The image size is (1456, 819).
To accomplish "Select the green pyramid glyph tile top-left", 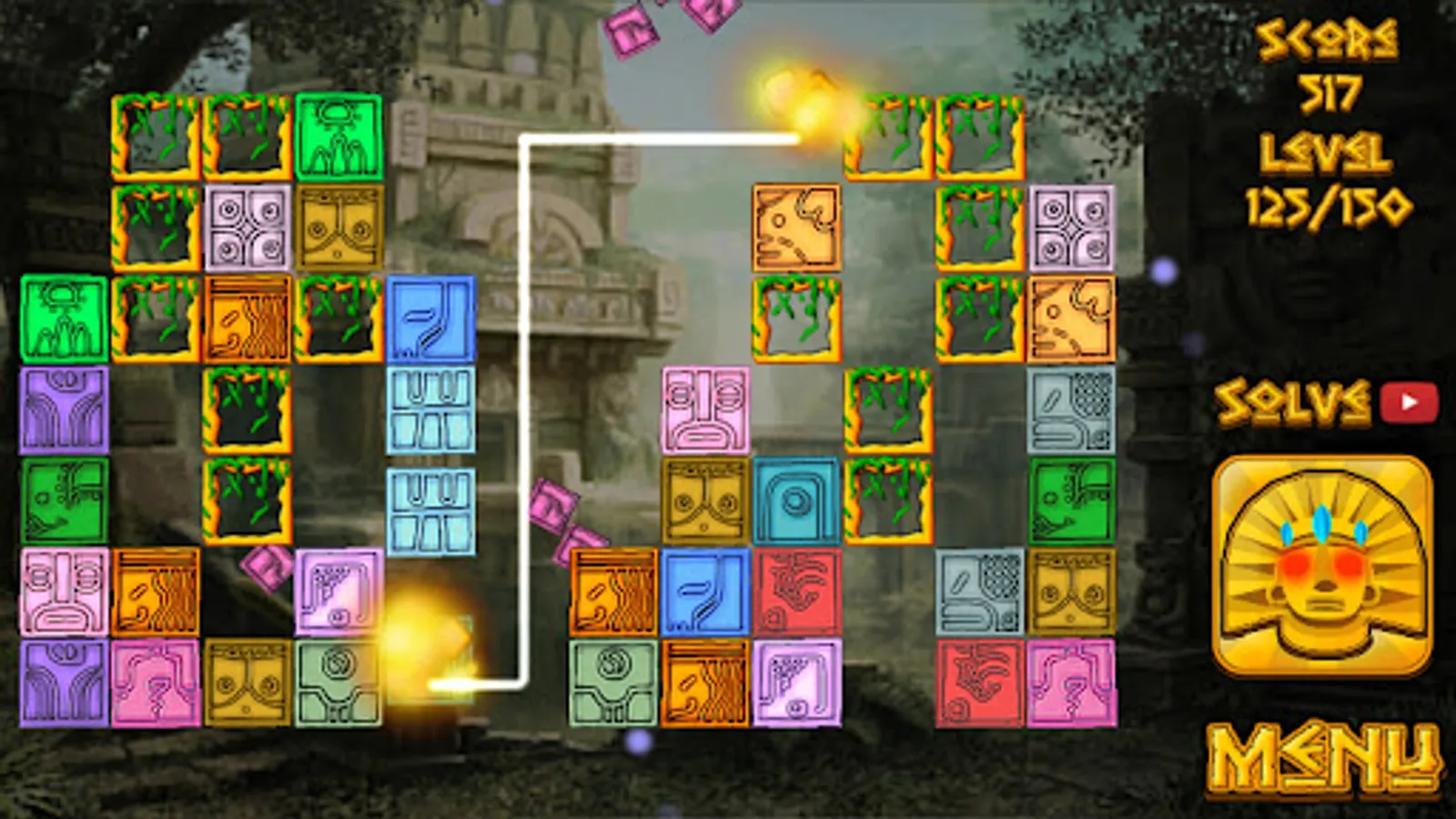I will coord(339,136).
